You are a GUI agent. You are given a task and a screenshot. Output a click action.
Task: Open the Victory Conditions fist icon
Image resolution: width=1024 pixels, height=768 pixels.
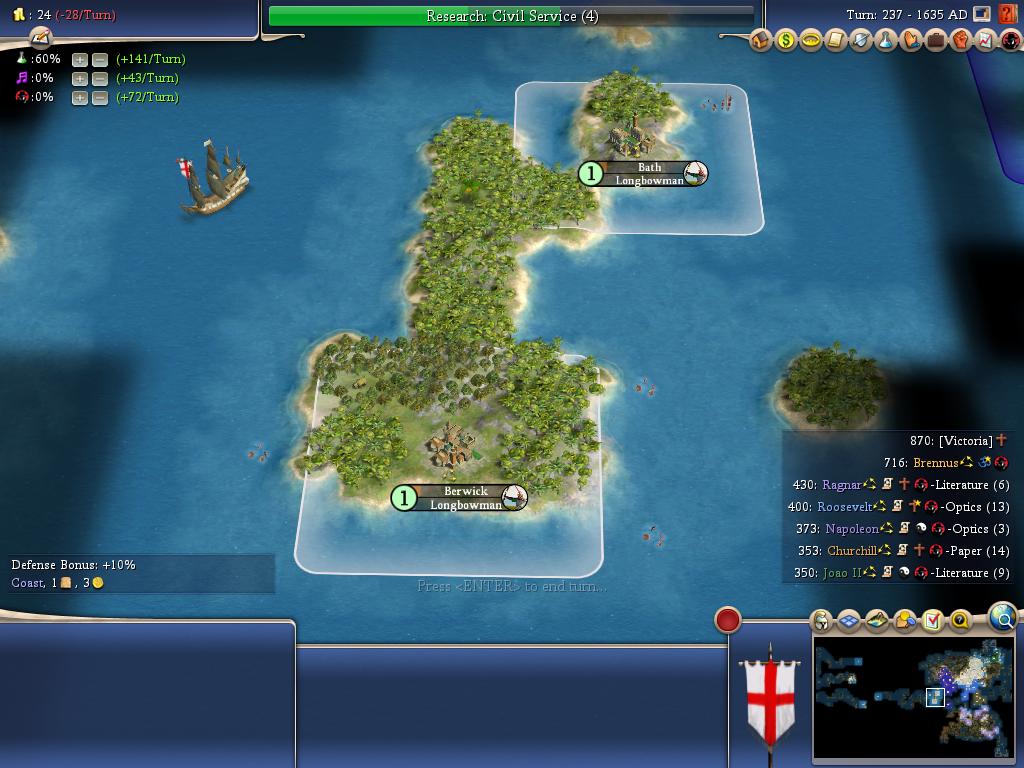point(961,41)
